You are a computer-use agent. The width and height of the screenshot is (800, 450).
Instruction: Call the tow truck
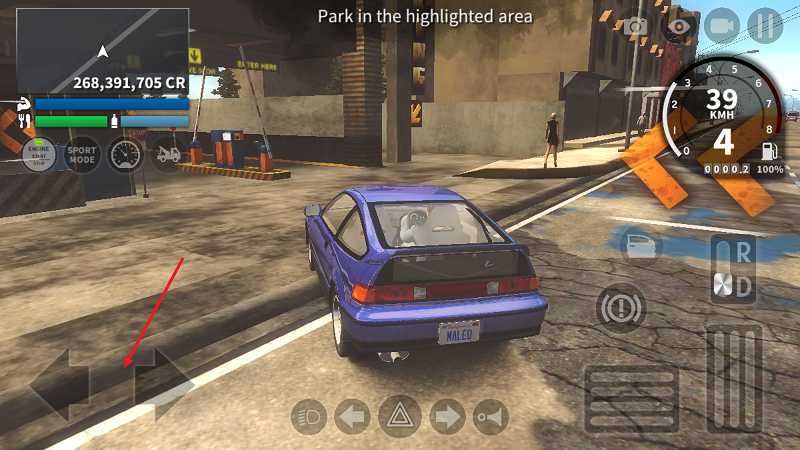pos(166,155)
